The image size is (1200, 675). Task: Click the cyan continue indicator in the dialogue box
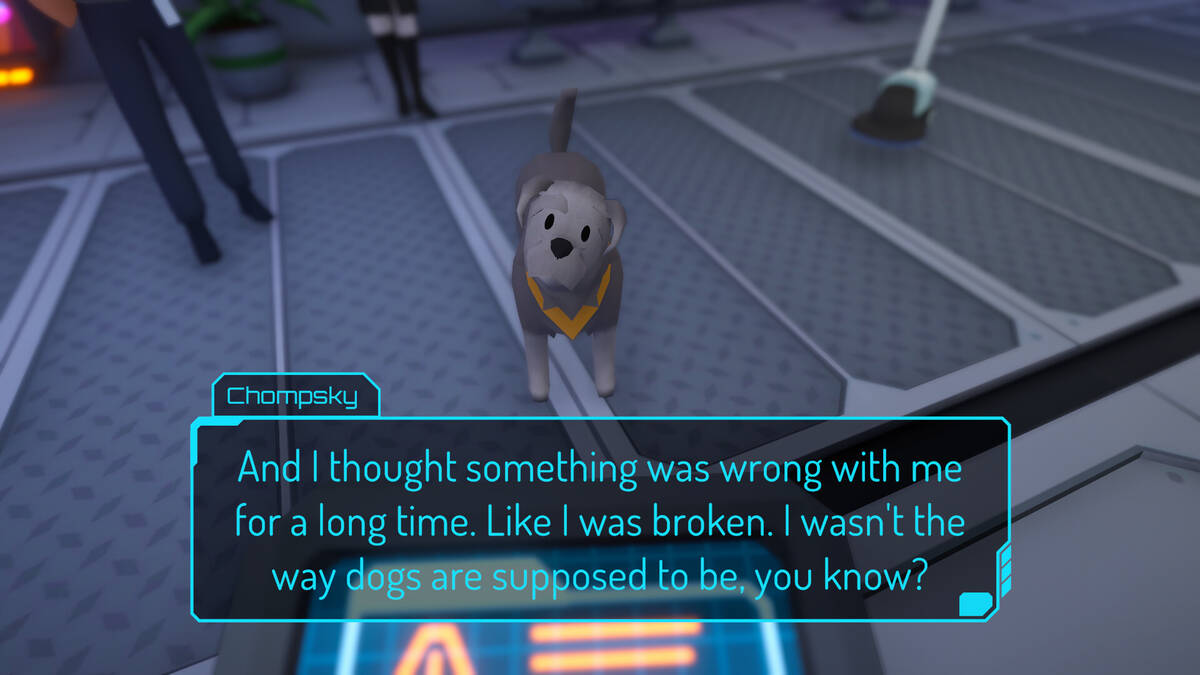pos(974,604)
